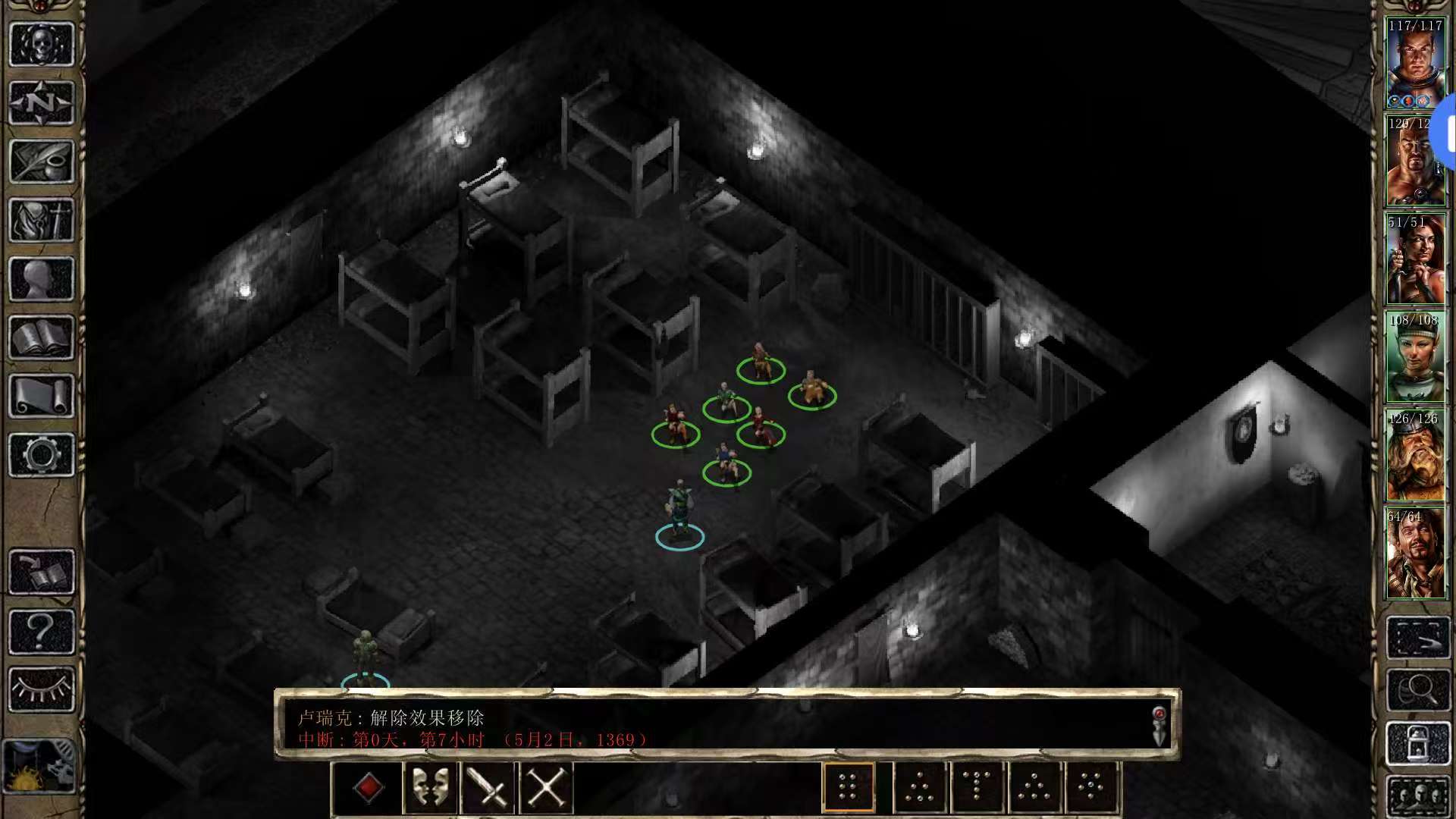Toggle the closed-eye hide interface button
Image resolution: width=1456 pixels, height=819 pixels.
coord(42,689)
